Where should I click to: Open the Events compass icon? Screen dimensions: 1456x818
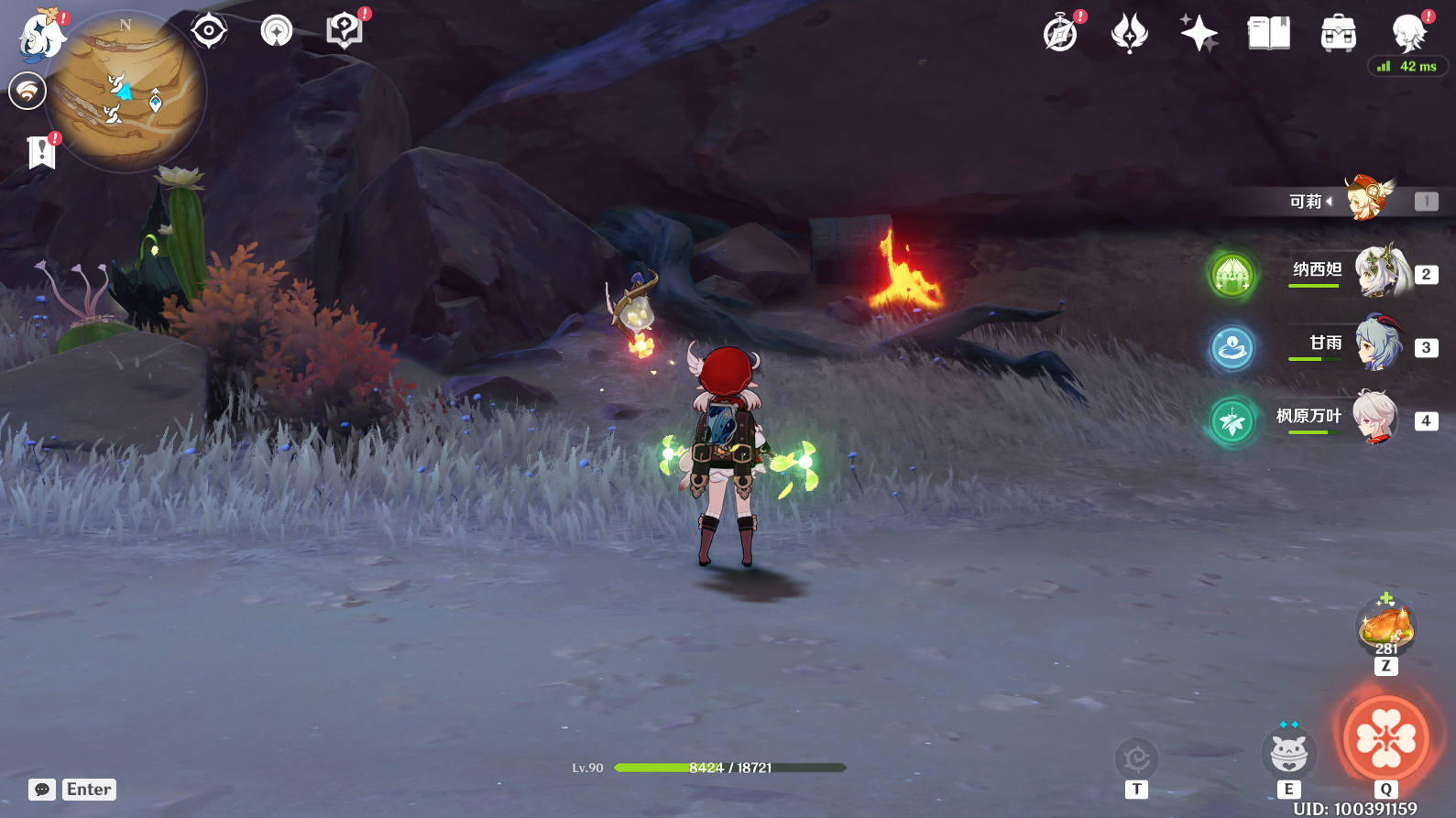(x=1058, y=34)
